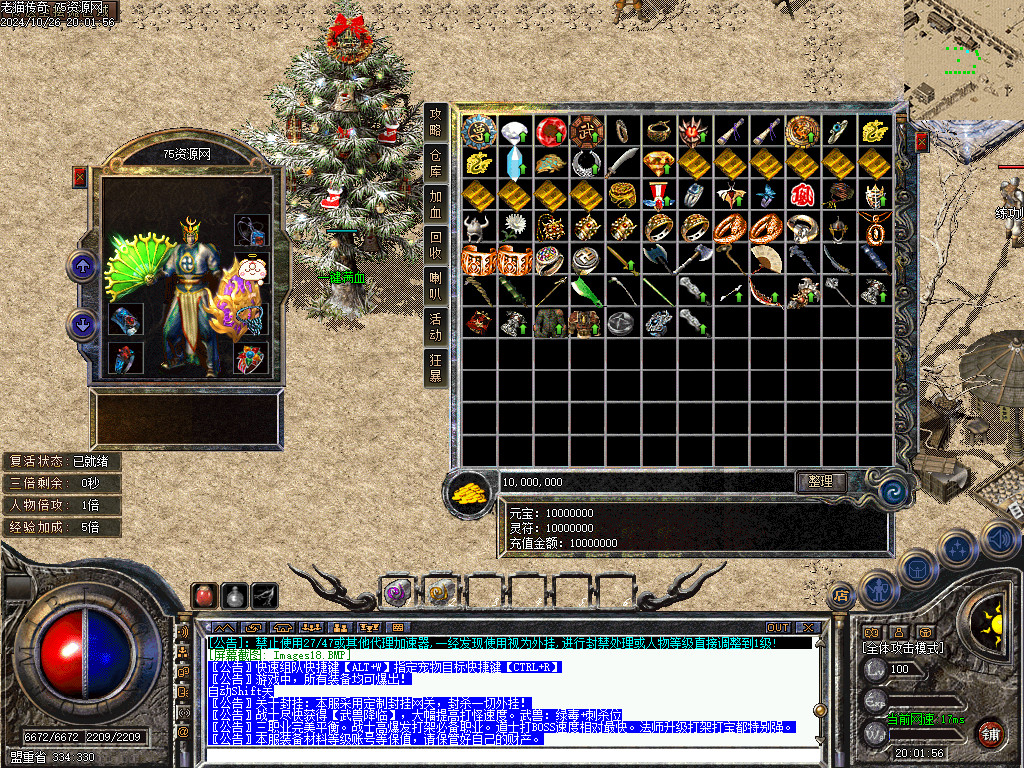Close the inventory bag window
Screen dimensions: 1024x768
click(x=921, y=140)
